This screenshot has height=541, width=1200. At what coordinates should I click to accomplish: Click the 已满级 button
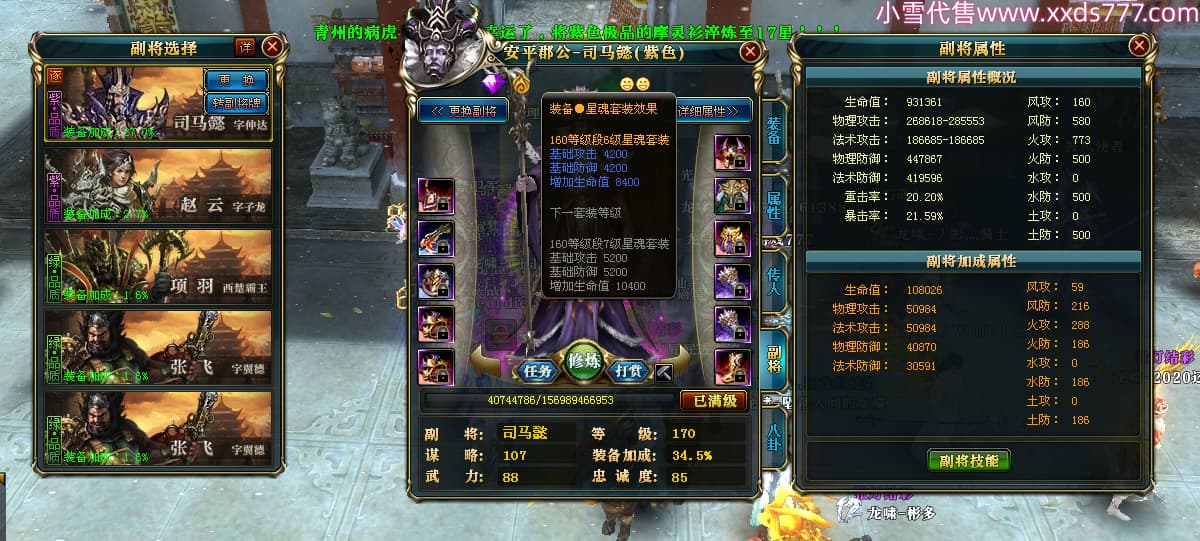pos(714,400)
